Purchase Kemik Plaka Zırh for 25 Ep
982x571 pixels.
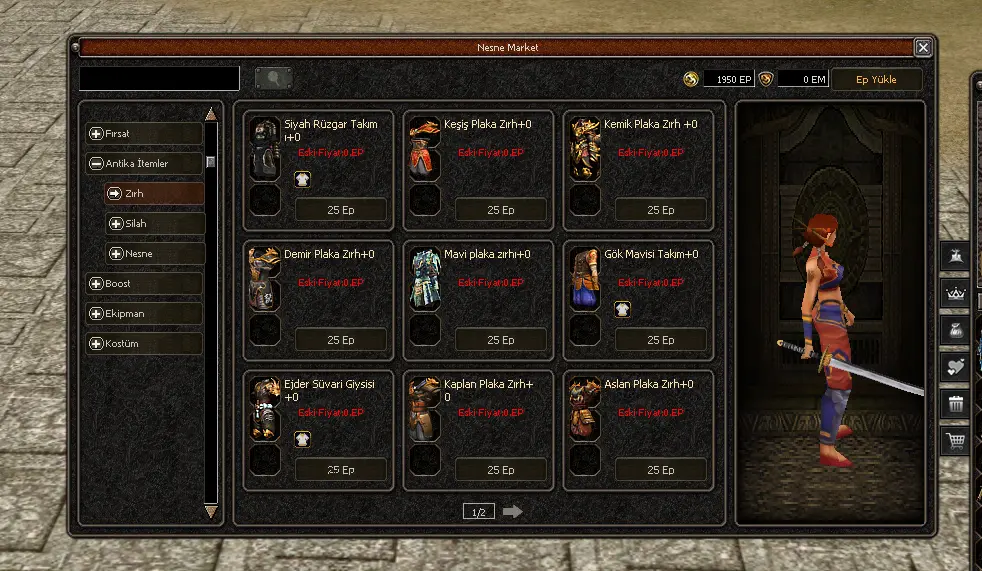coord(660,210)
